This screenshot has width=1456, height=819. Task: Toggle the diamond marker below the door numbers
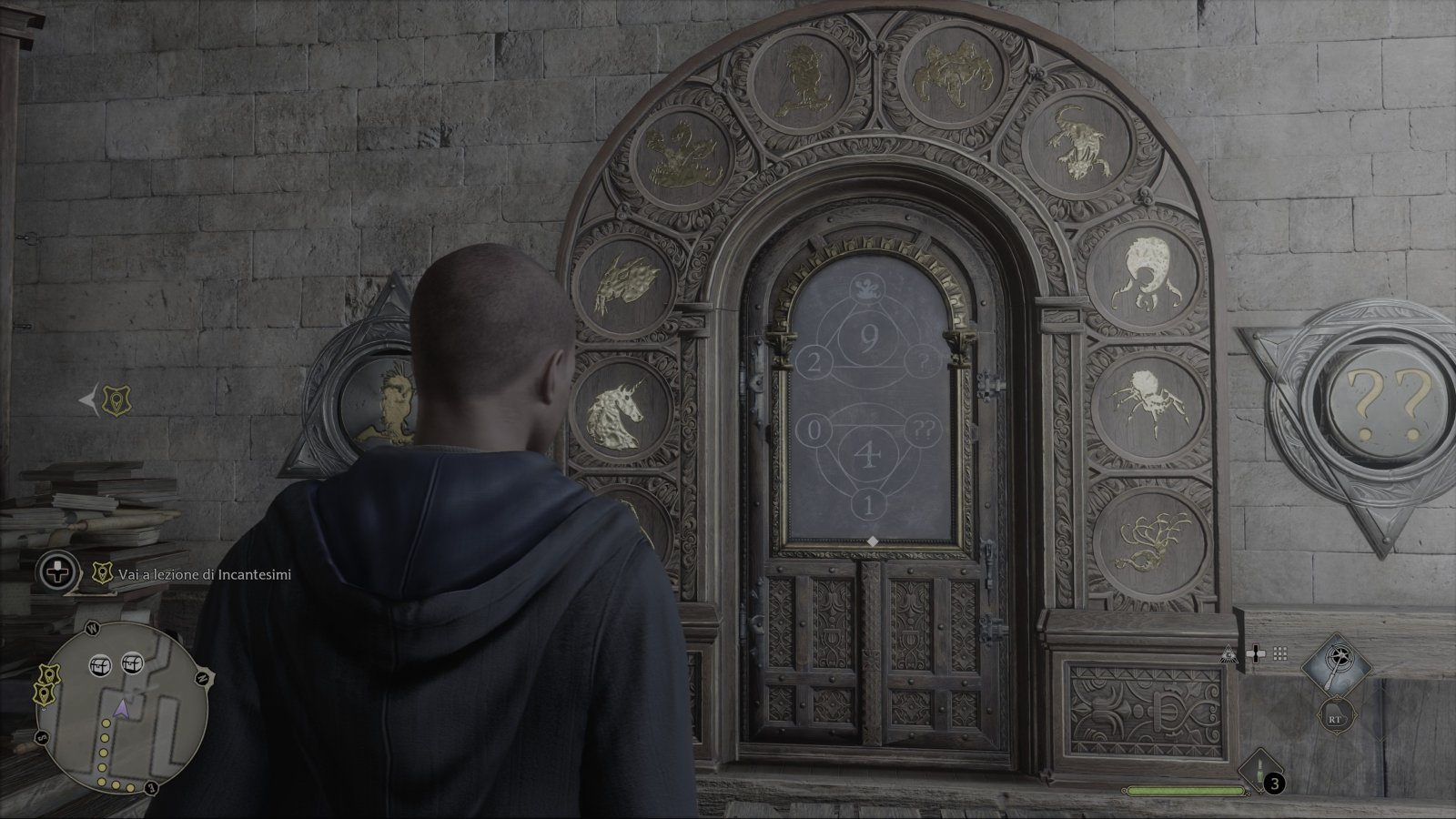[x=871, y=540]
